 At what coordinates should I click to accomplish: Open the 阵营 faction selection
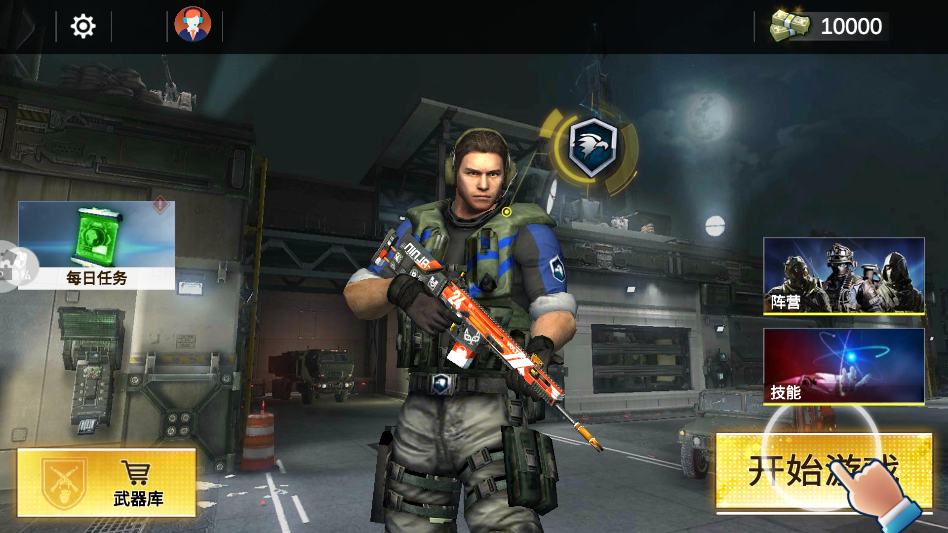[844, 275]
